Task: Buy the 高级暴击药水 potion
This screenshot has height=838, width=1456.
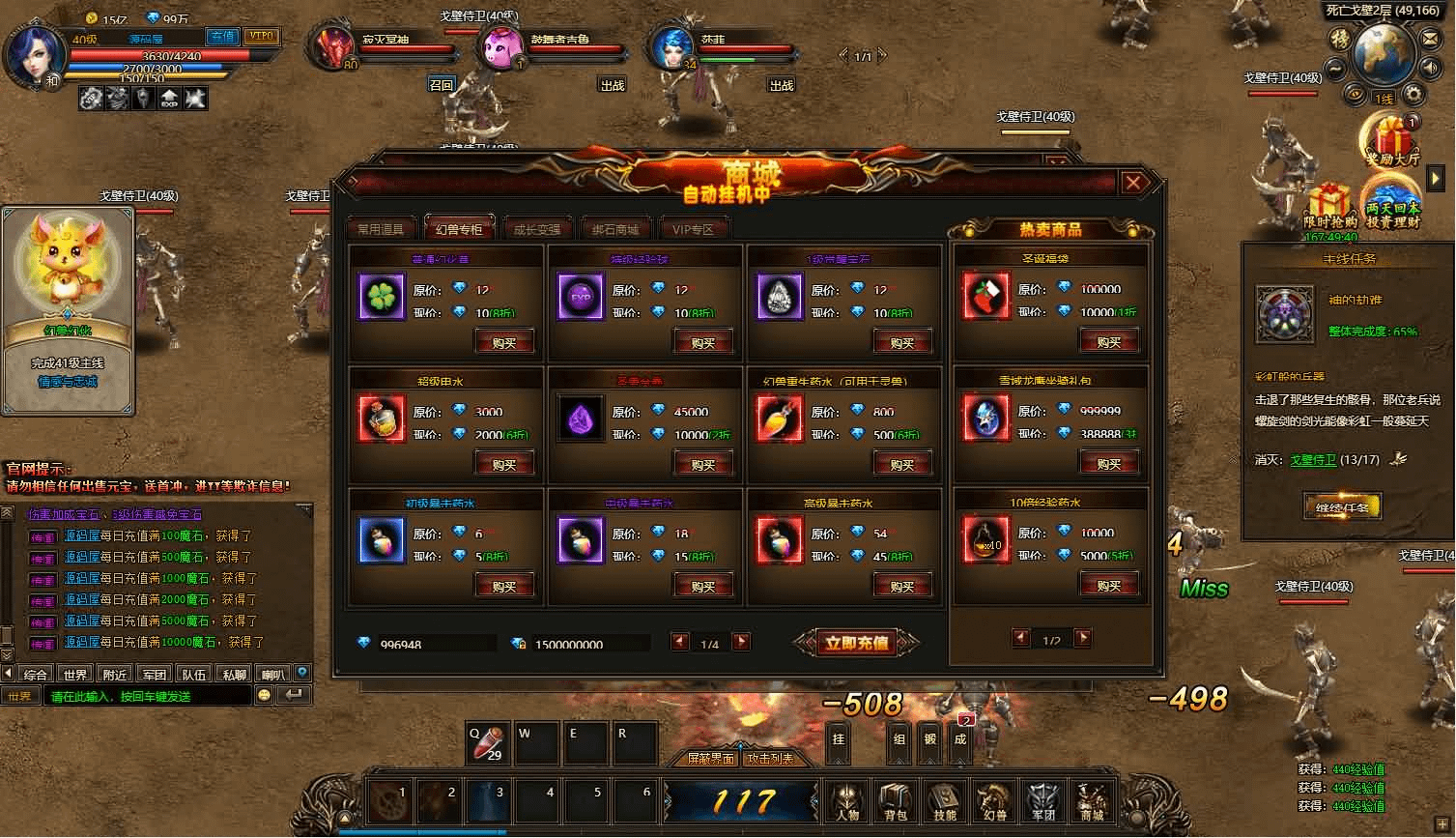Action: pyautogui.click(x=901, y=586)
